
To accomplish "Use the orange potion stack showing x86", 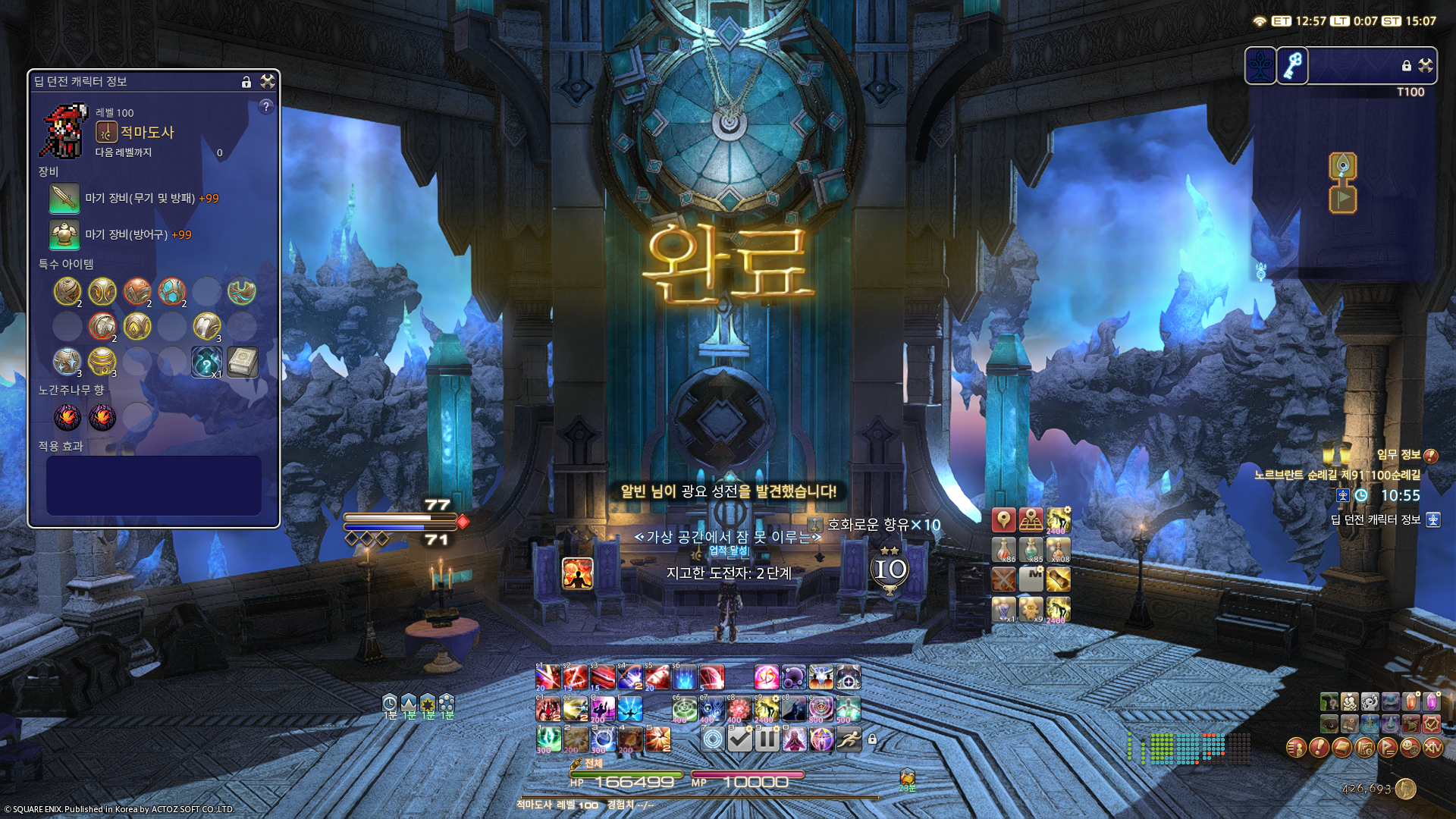I will point(1004,549).
